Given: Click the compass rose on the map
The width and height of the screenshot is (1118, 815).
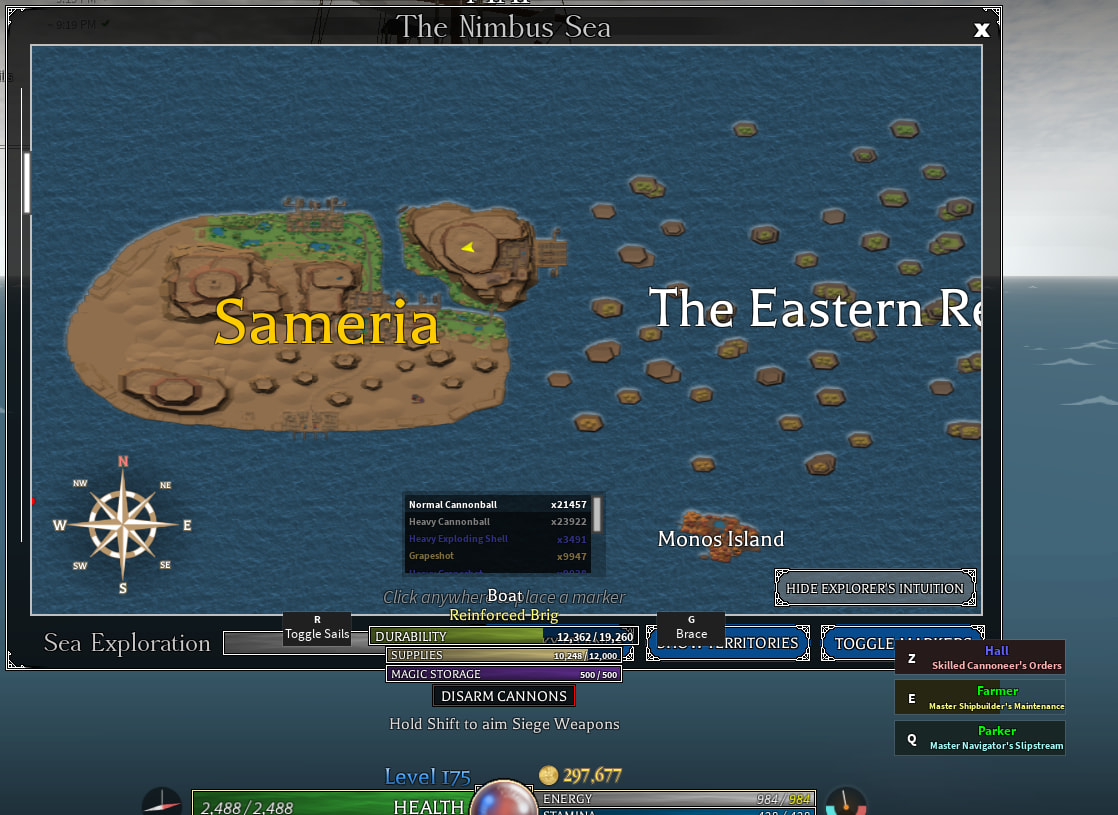Looking at the screenshot, I should [x=123, y=524].
